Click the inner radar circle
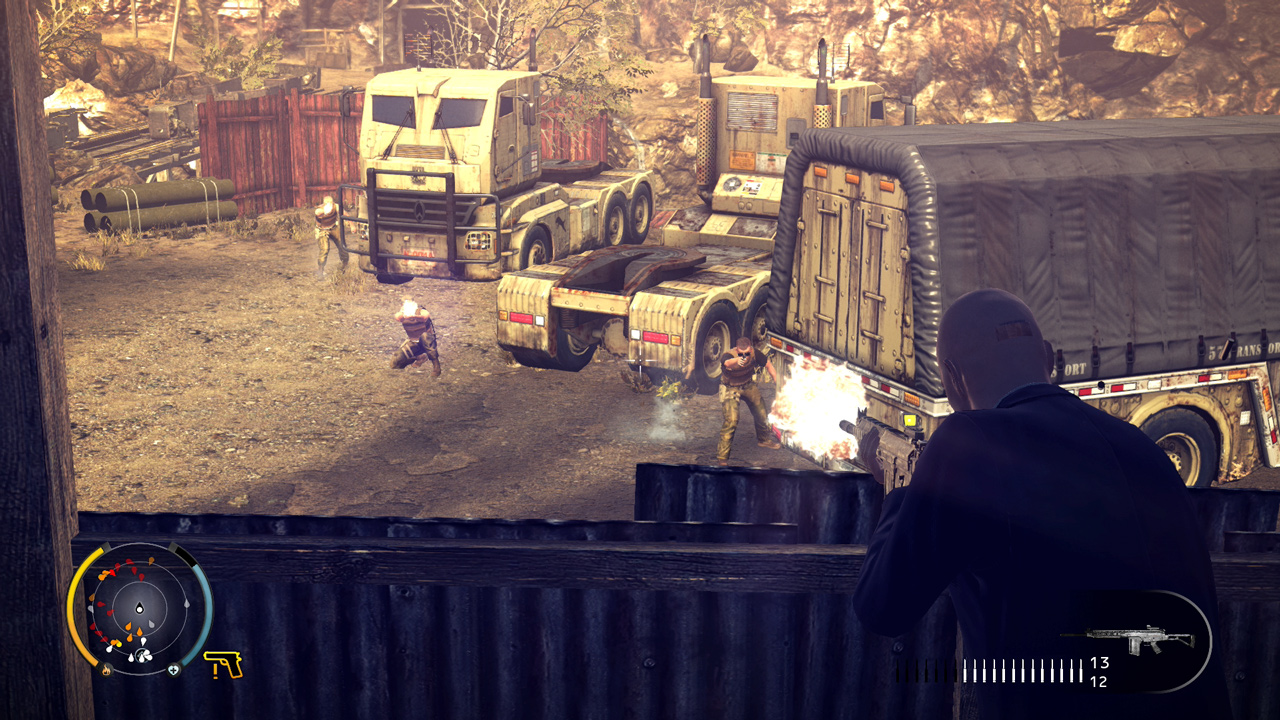Screen dimensions: 1280x720 click(139, 583)
